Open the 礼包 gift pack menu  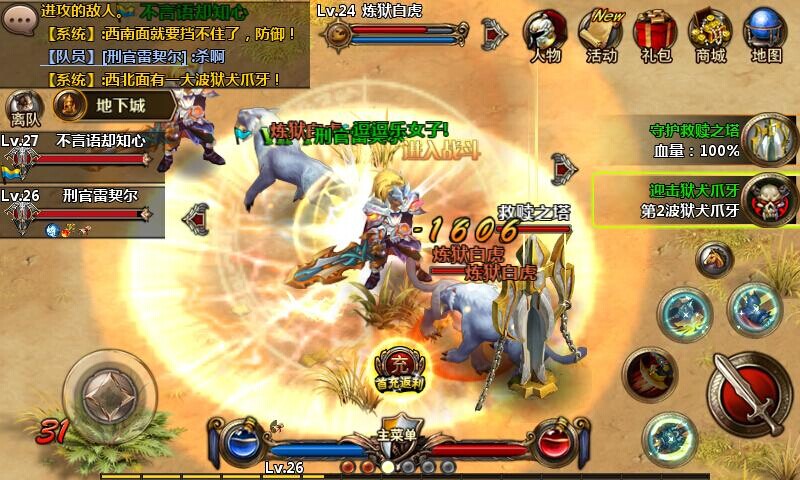coord(655,34)
